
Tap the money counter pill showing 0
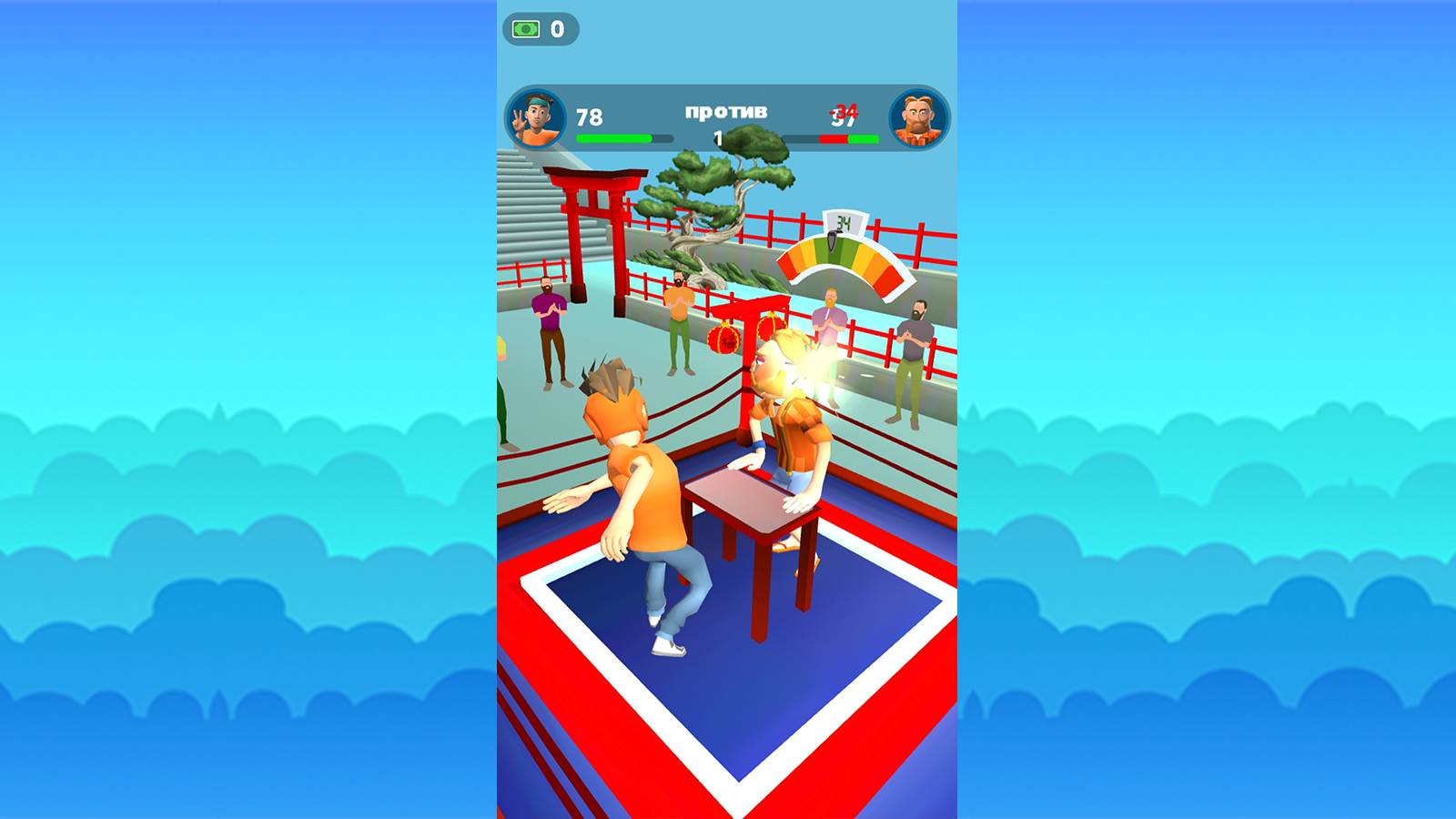tap(541, 28)
